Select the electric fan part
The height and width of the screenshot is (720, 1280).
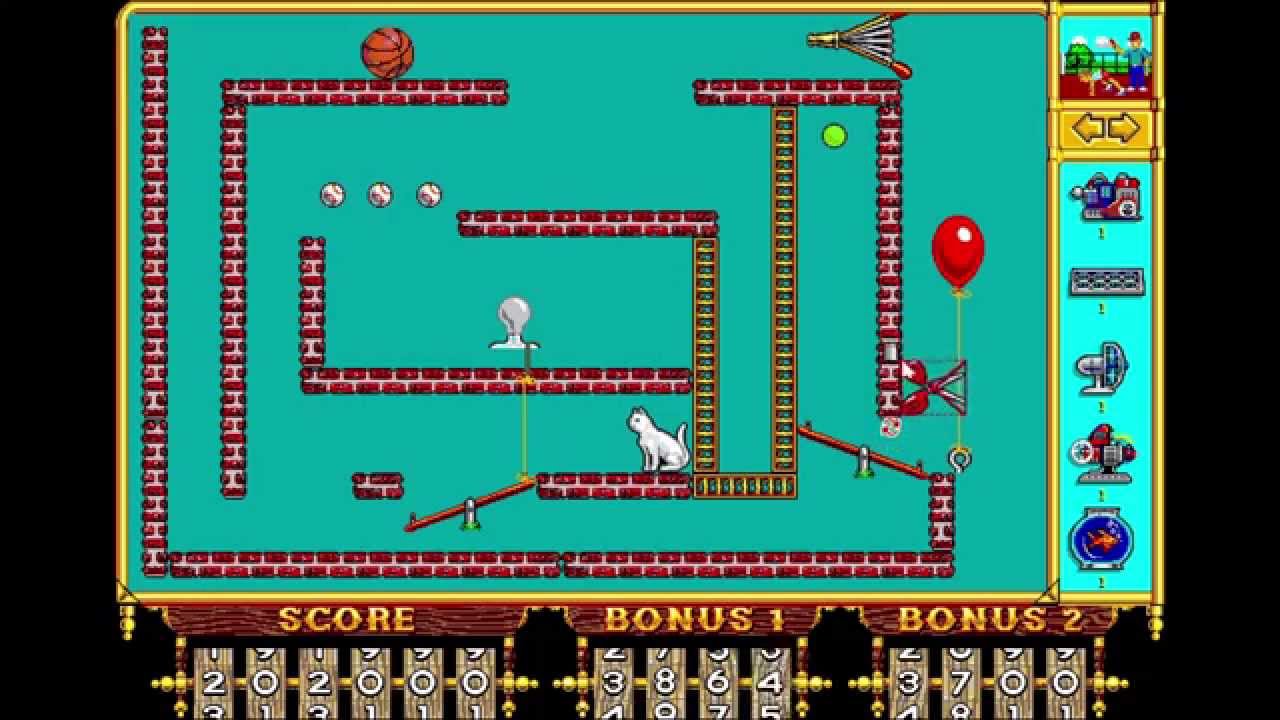[1103, 370]
